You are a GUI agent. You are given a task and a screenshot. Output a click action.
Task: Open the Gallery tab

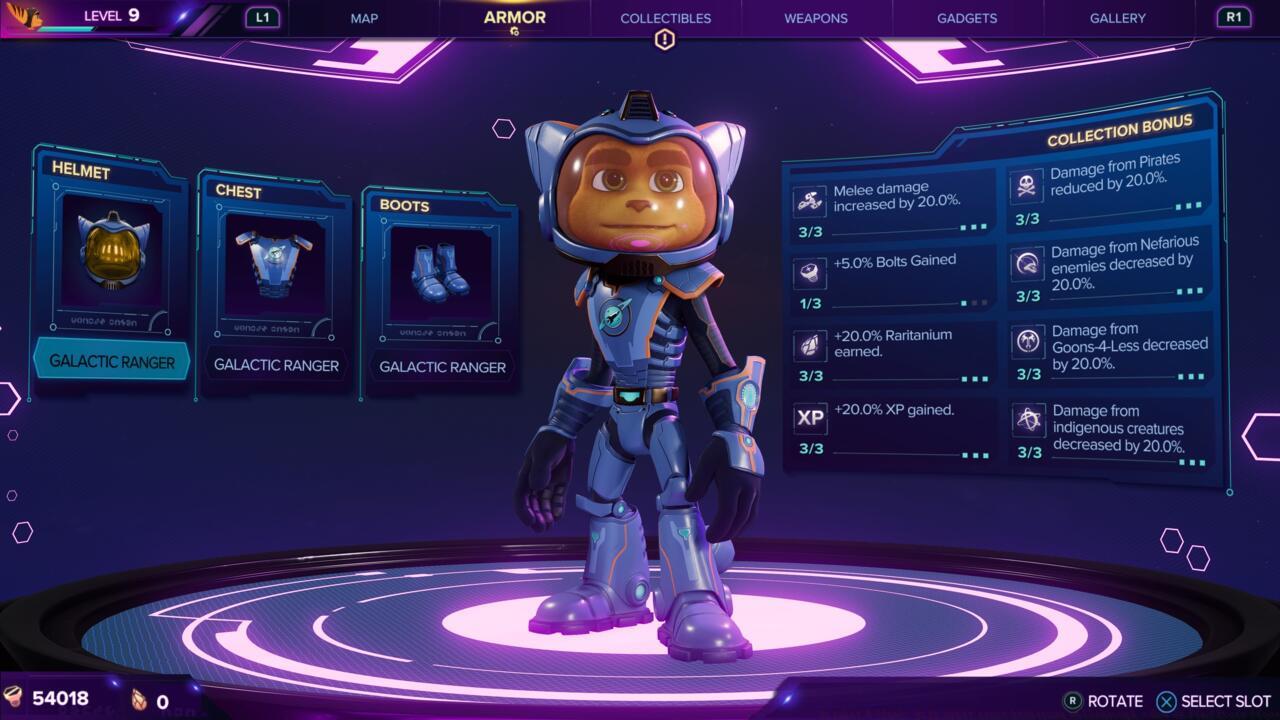pyautogui.click(x=1117, y=18)
